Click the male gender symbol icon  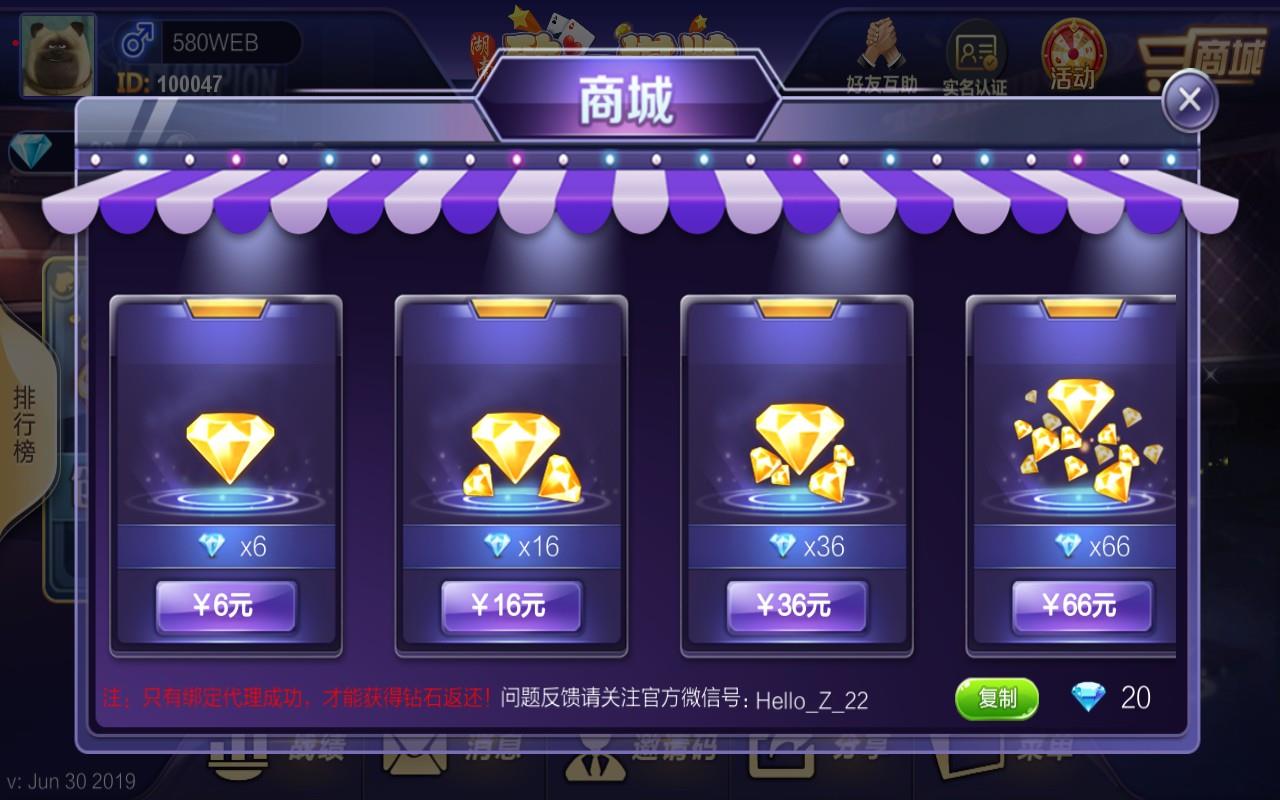pyautogui.click(x=138, y=38)
